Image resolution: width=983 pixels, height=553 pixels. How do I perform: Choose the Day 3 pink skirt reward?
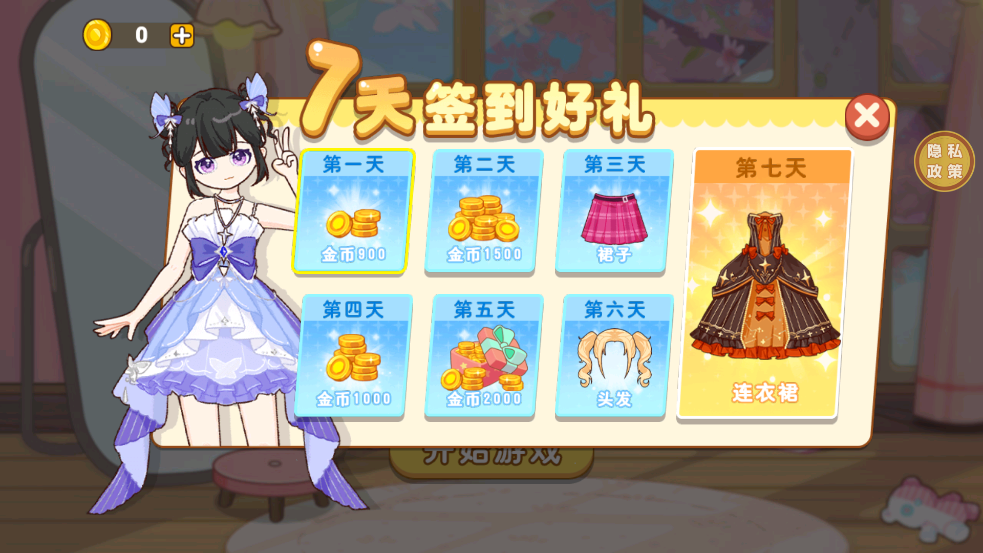click(x=614, y=211)
